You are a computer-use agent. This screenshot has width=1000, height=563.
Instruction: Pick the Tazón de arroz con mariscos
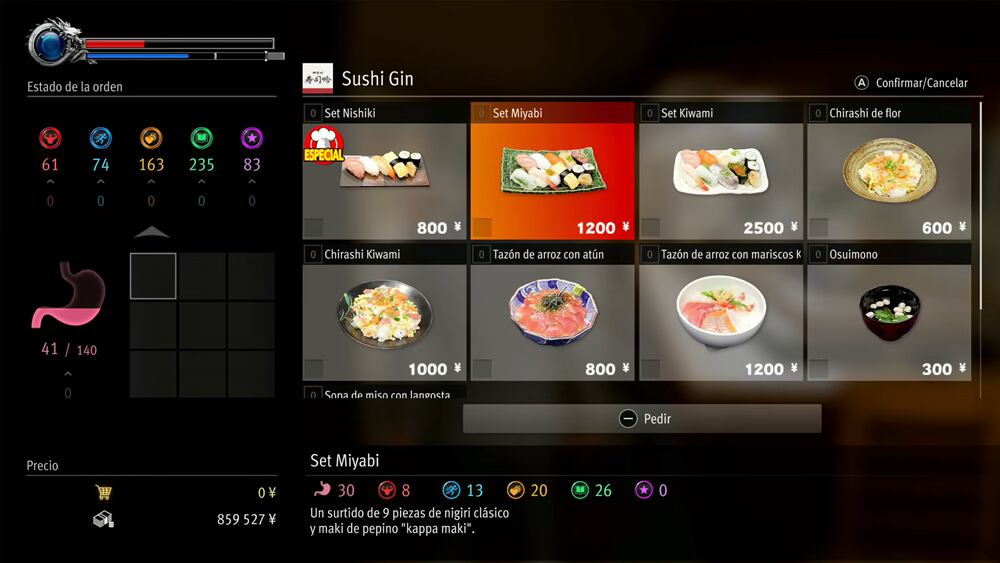click(720, 313)
